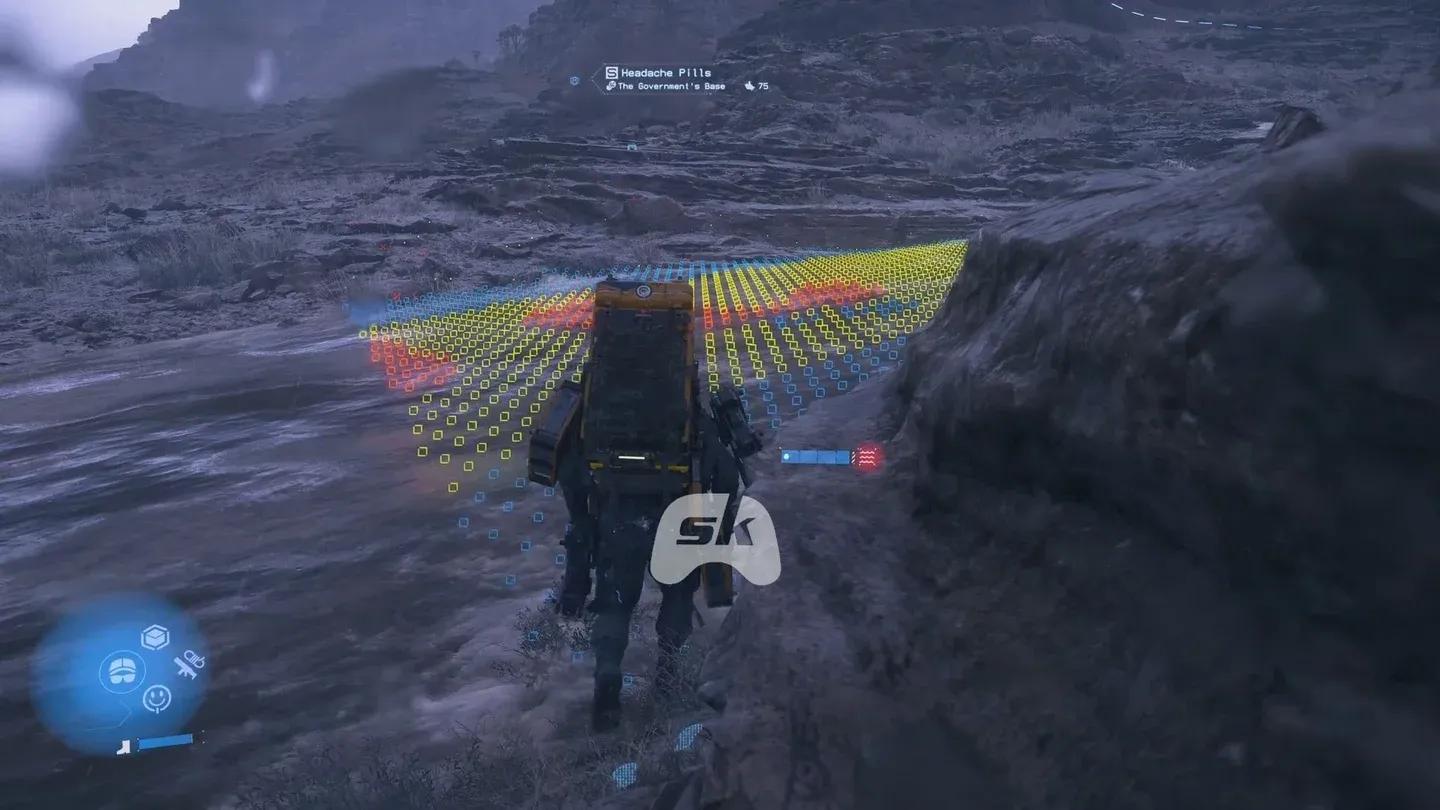This screenshot has height=810, width=1440.
Task: Expand the chevron arrow in the radial menu
Action: [126, 715]
